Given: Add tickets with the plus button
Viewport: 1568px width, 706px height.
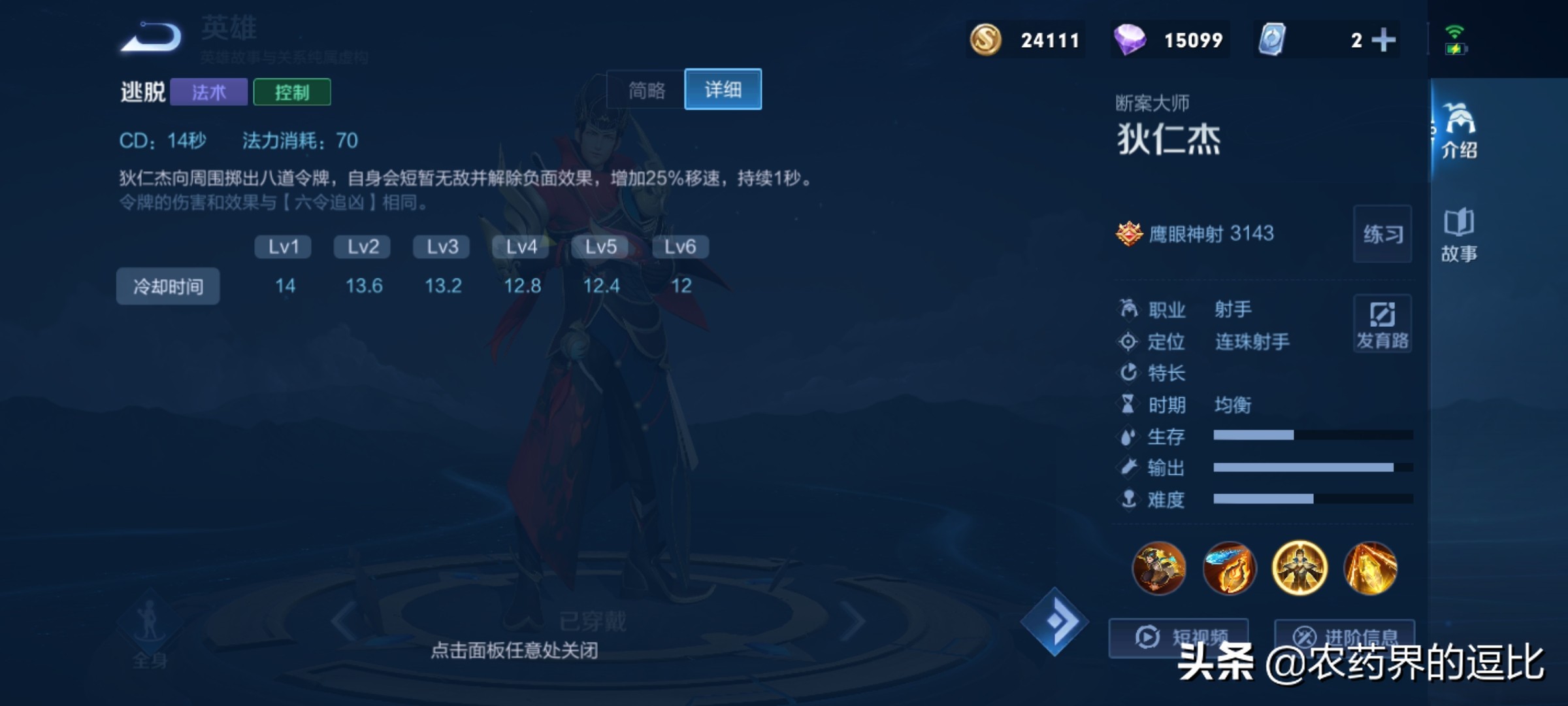Looking at the screenshot, I should tap(1383, 40).
